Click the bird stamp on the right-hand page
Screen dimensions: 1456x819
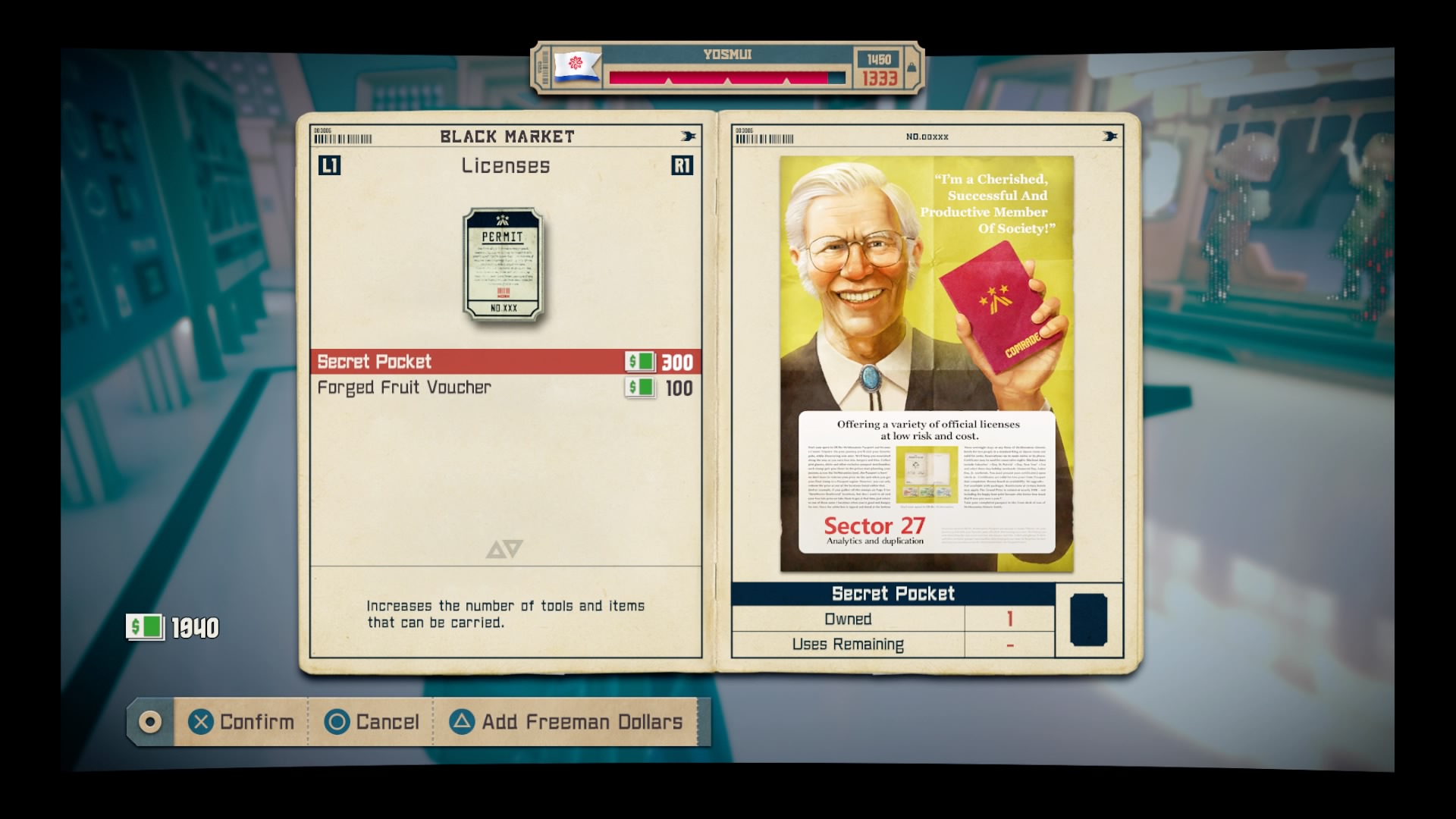click(1109, 137)
